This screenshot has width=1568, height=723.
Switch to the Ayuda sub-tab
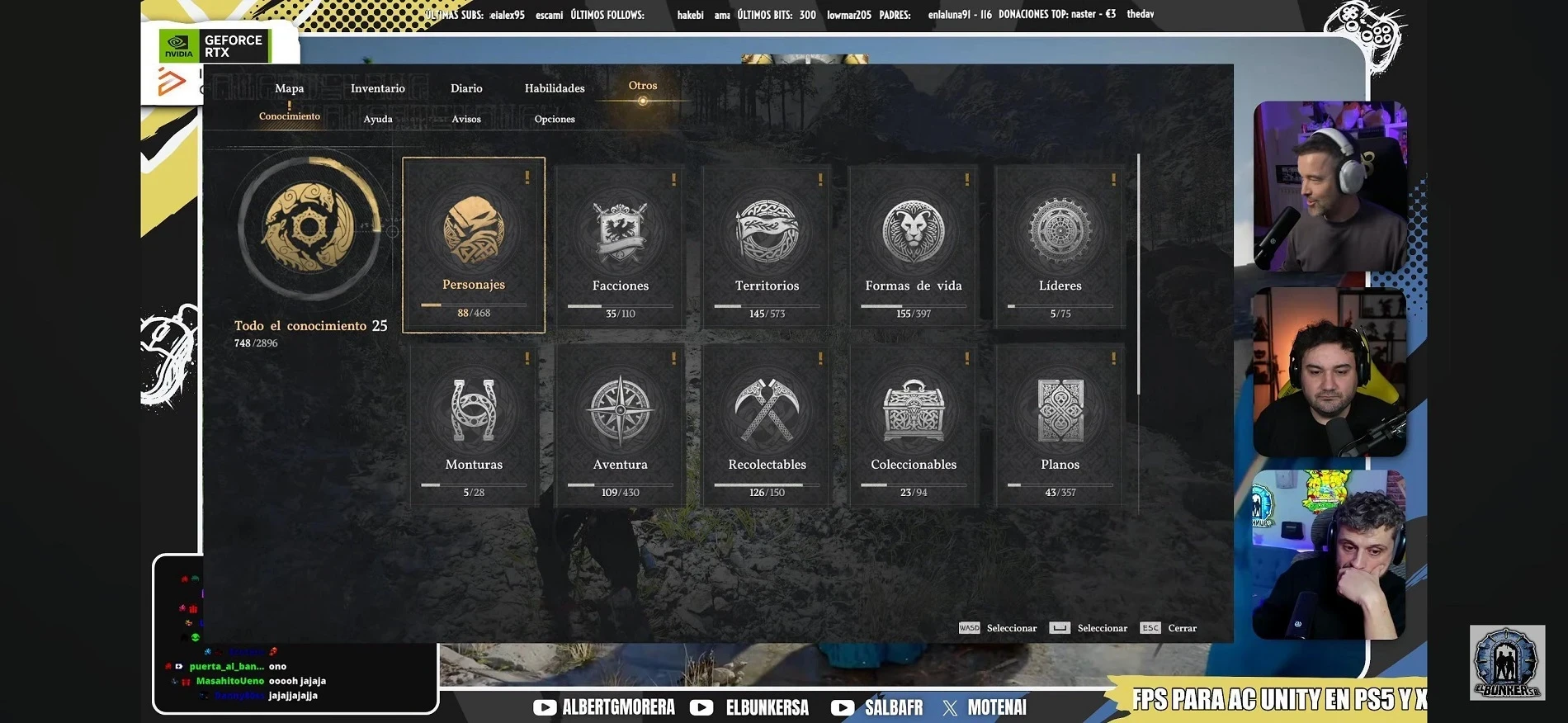coord(378,119)
